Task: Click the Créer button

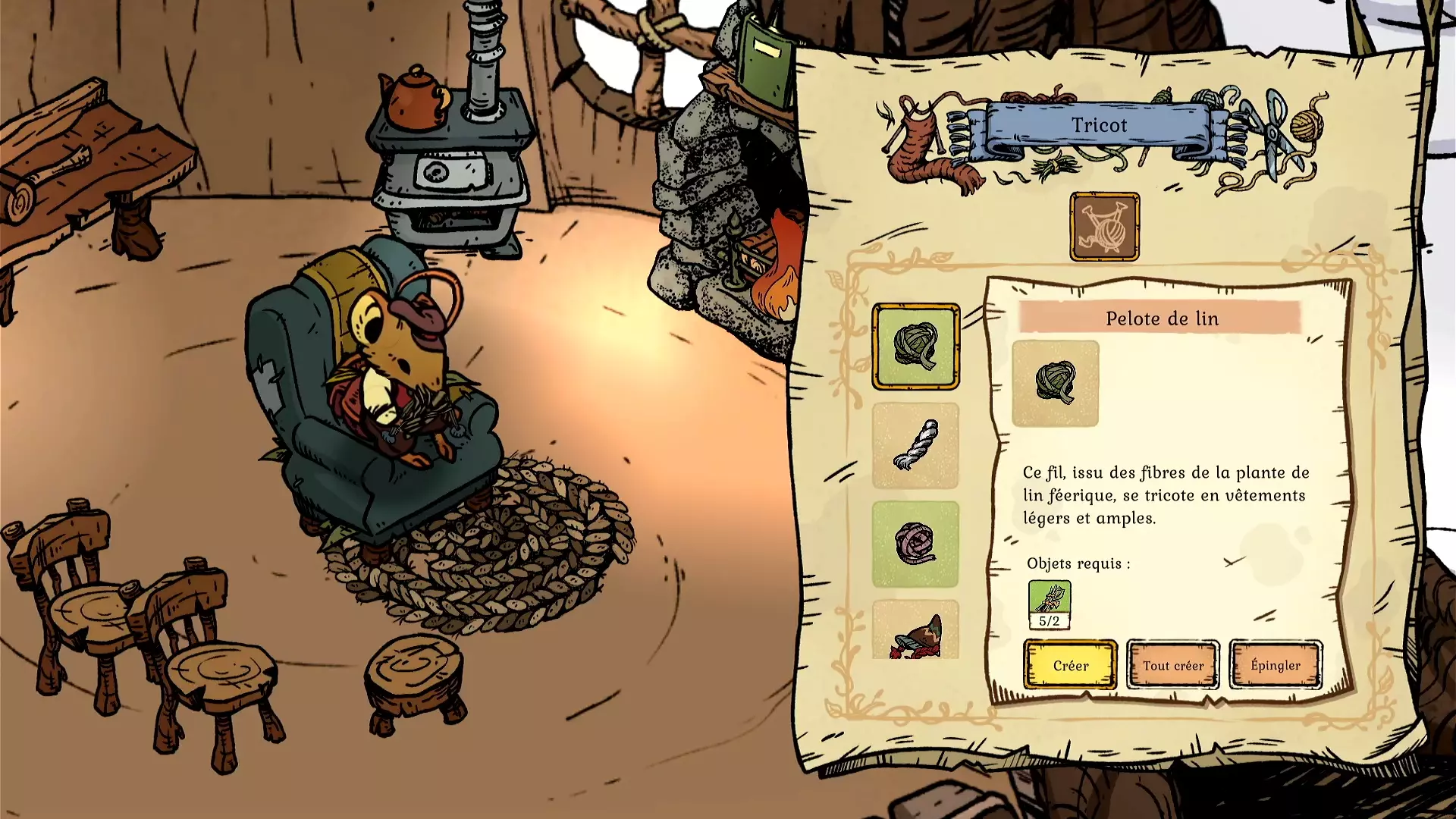Action: (x=1070, y=665)
